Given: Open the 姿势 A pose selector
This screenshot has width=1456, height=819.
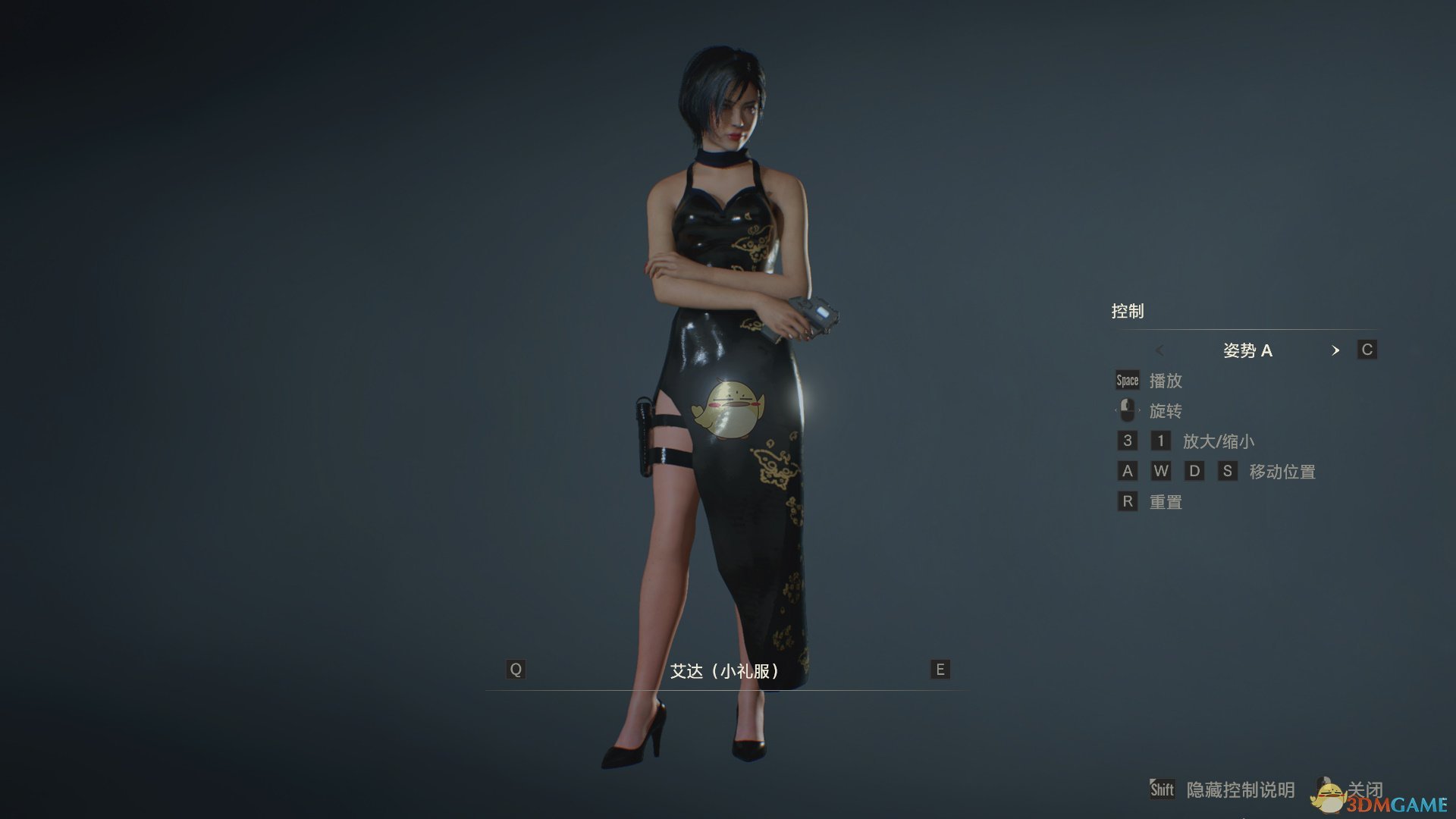Looking at the screenshot, I should 1250,350.
